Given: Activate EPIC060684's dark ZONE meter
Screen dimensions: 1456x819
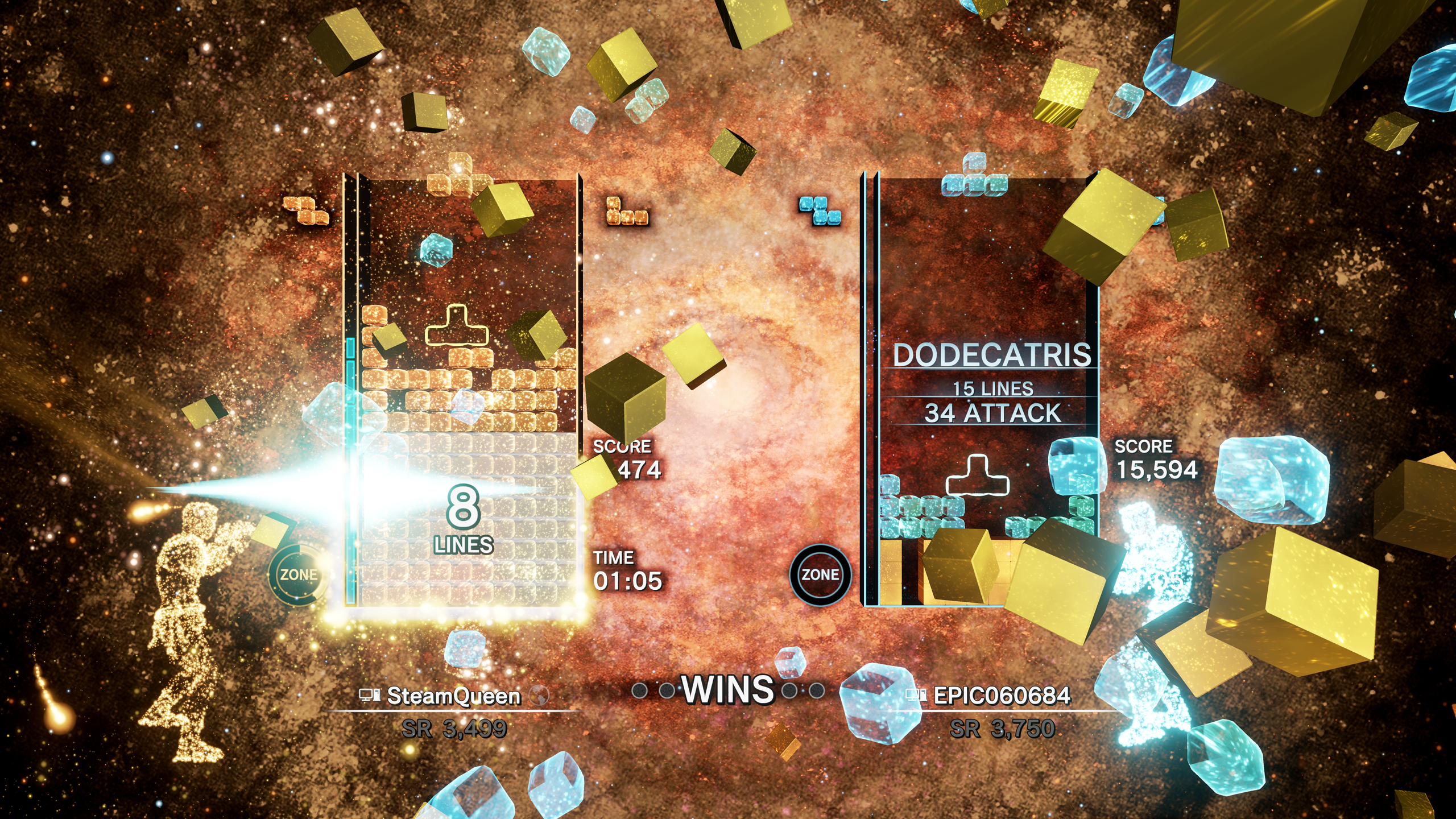Looking at the screenshot, I should pyautogui.click(x=820, y=574).
